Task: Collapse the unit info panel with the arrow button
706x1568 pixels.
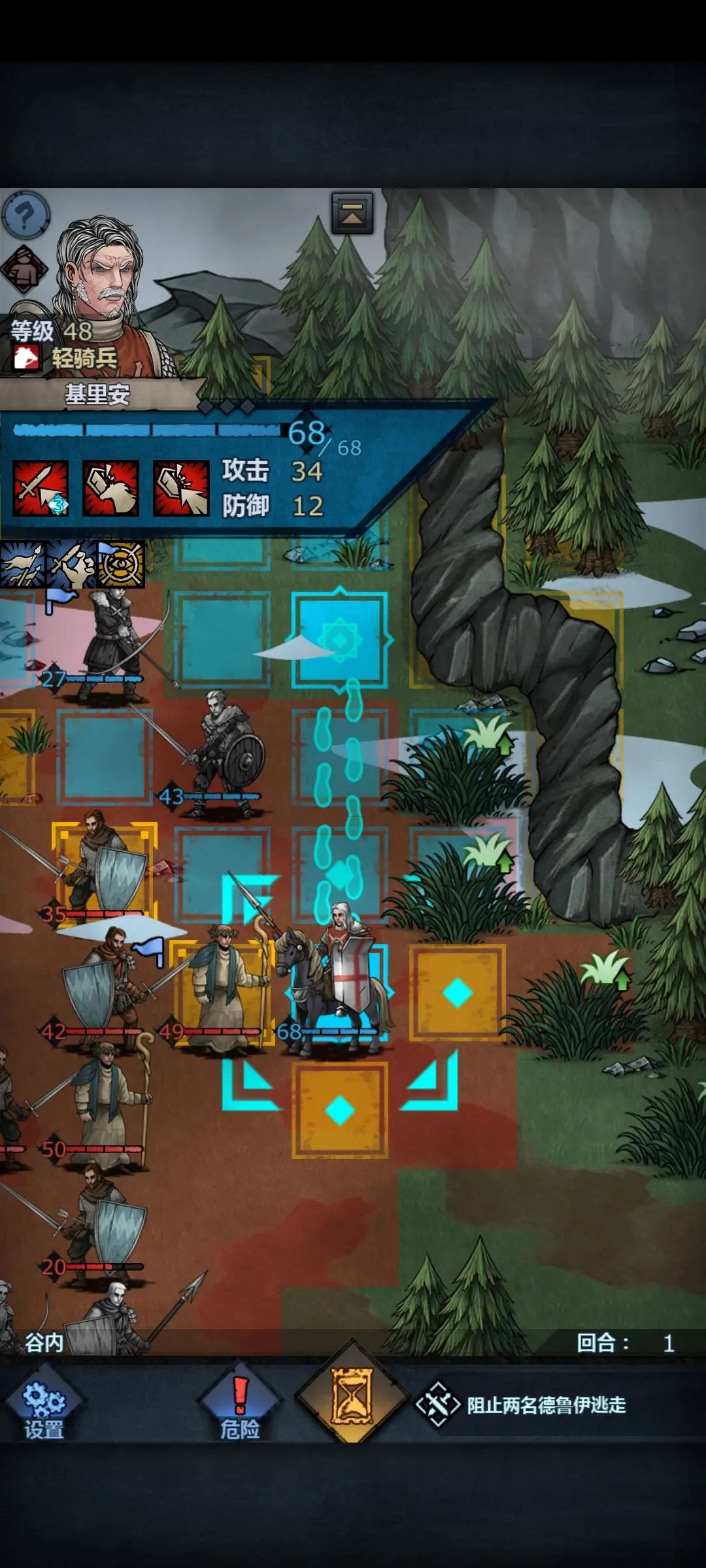Action: click(352, 213)
